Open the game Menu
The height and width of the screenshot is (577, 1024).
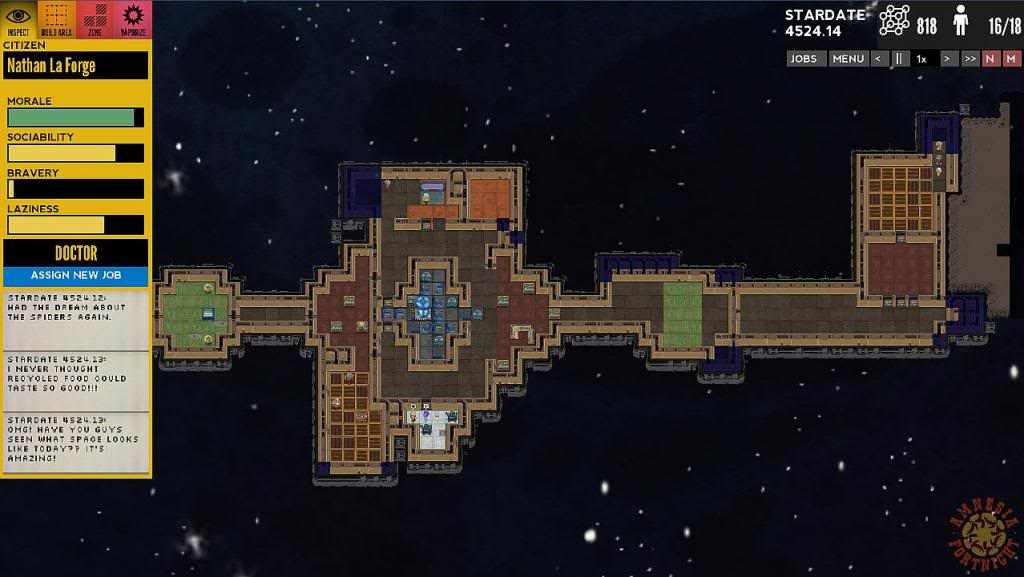(847, 59)
